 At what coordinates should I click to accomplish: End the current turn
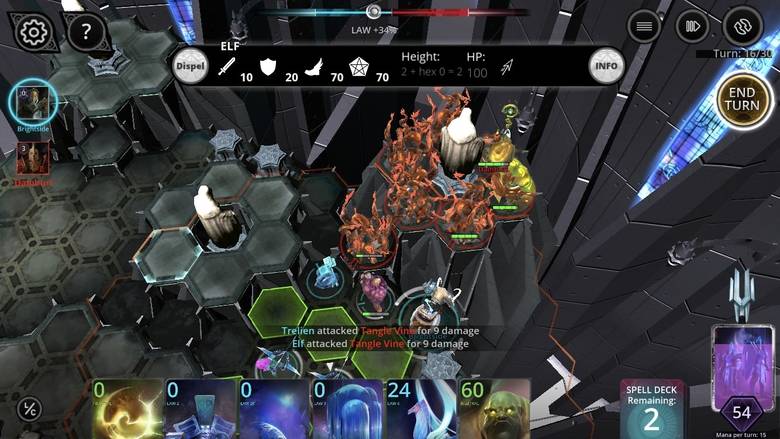pyautogui.click(x=745, y=101)
